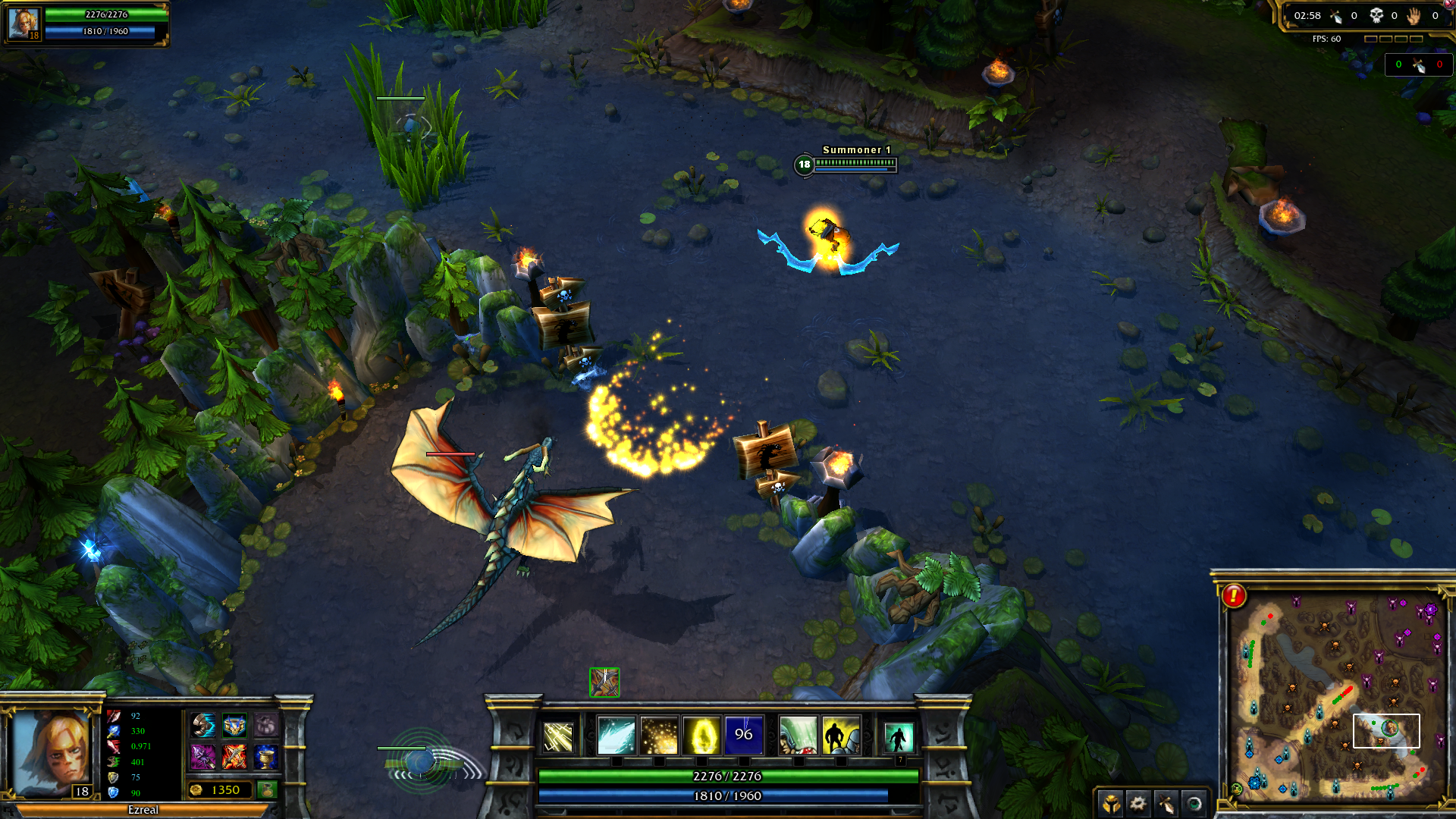Use the Heal summoner spell
The height and width of the screenshot is (819, 1456).
[x=799, y=736]
